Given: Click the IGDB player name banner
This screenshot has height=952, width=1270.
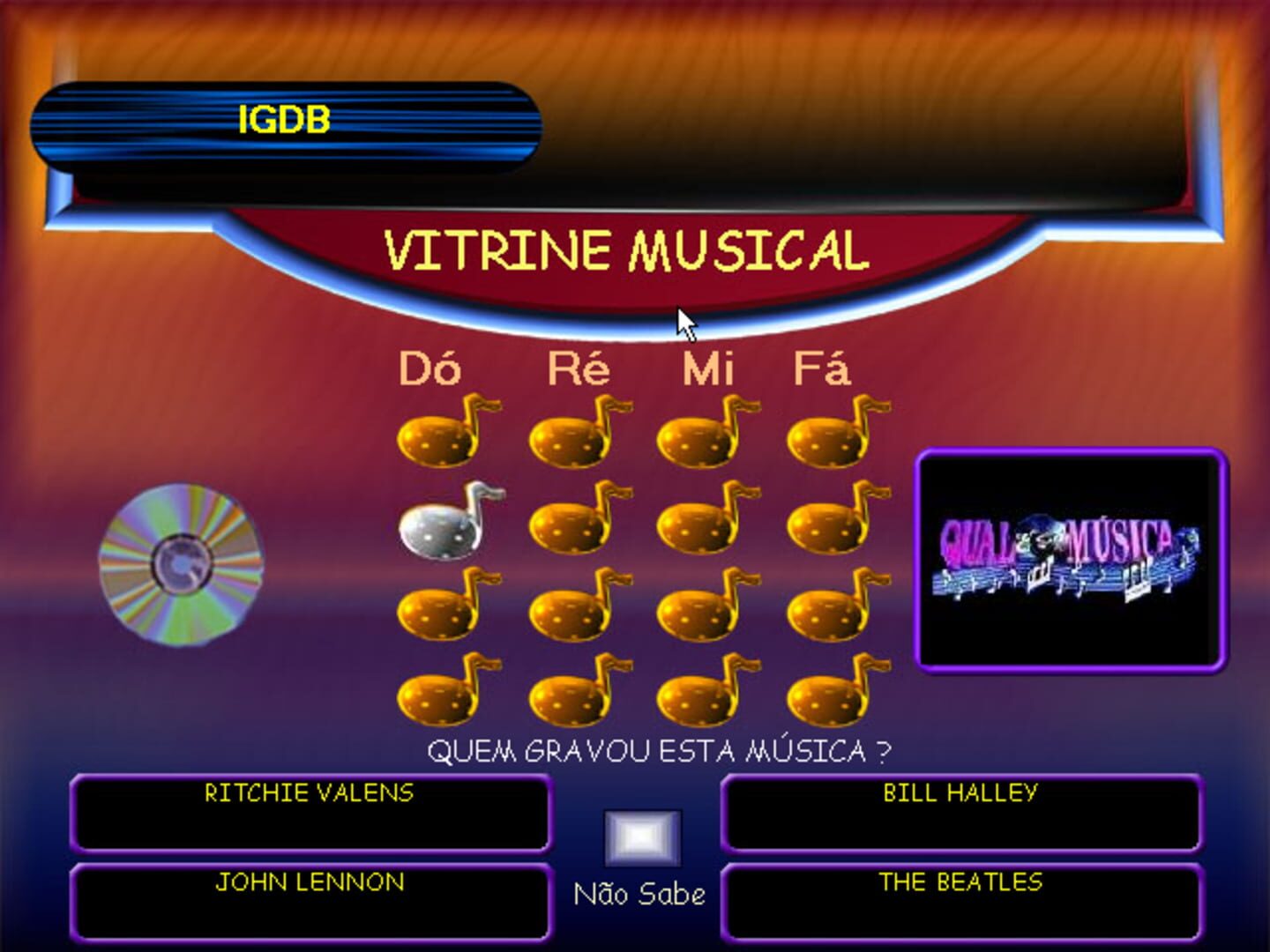Looking at the screenshot, I should [x=285, y=122].
